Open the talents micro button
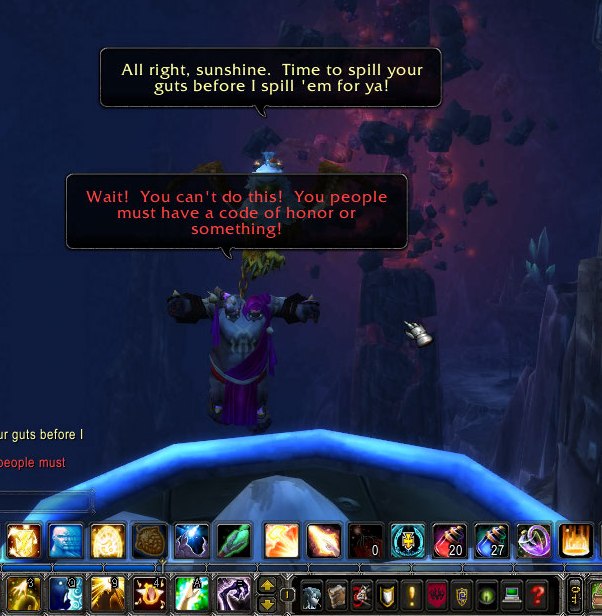 click(x=362, y=593)
